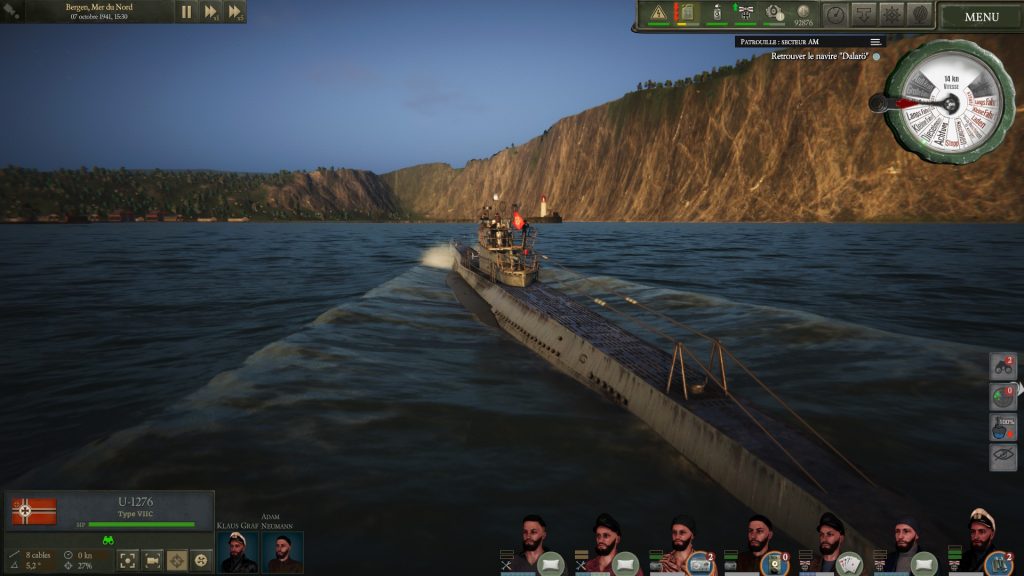
Task: Expand the Patrouille secteur AM objectives list
Action: 875,42
